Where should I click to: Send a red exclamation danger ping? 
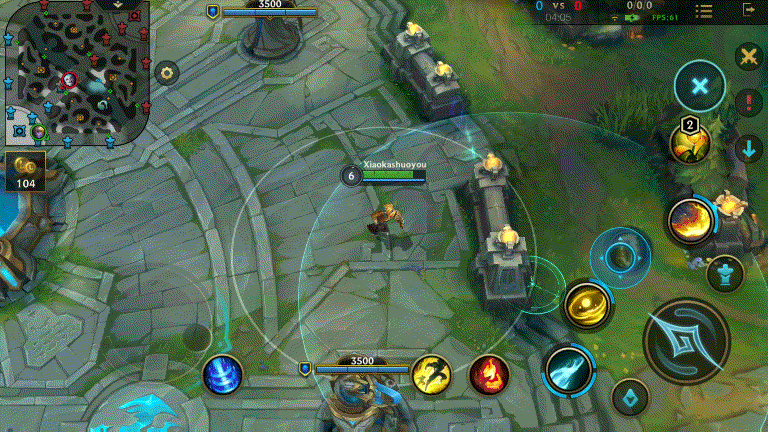coord(748,102)
